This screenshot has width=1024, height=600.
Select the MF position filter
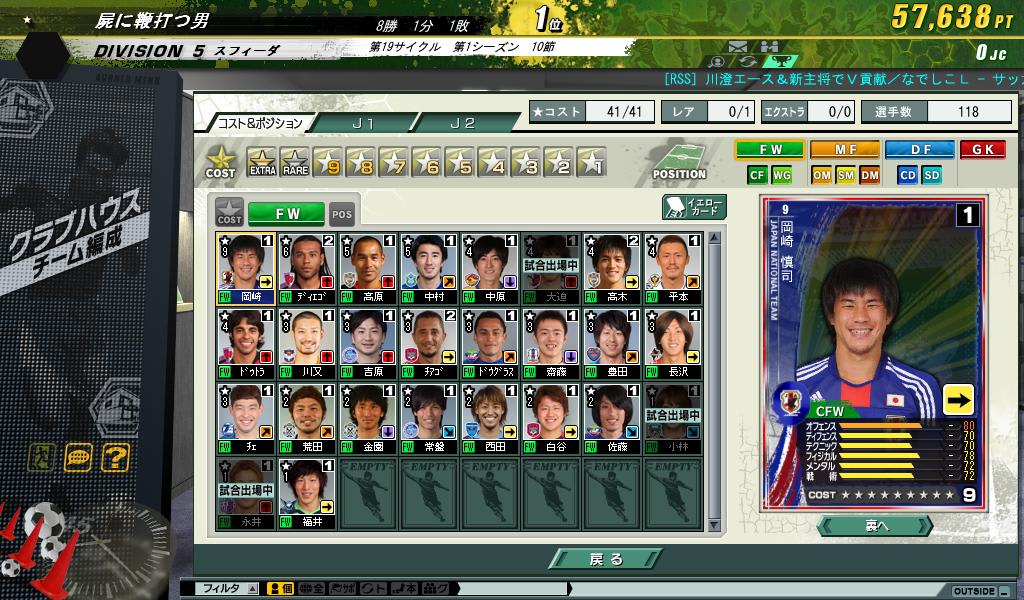pyautogui.click(x=844, y=150)
